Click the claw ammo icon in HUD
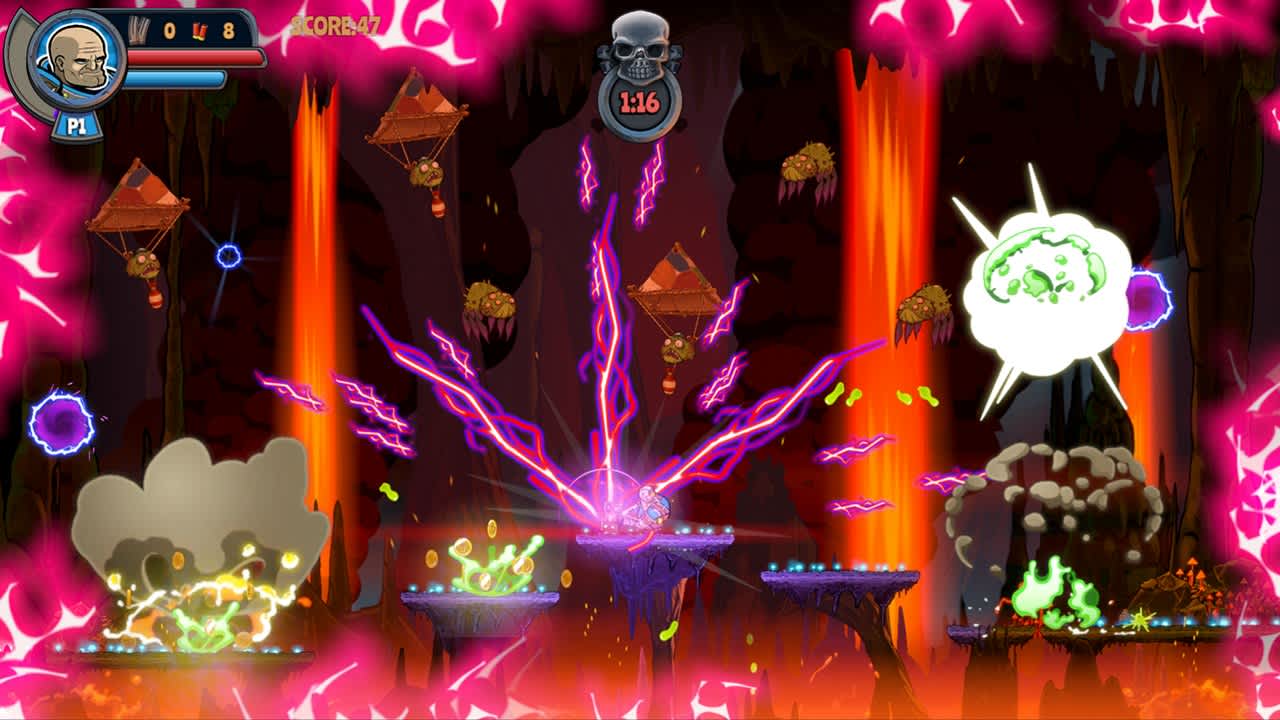1280x720 pixels. coord(136,29)
